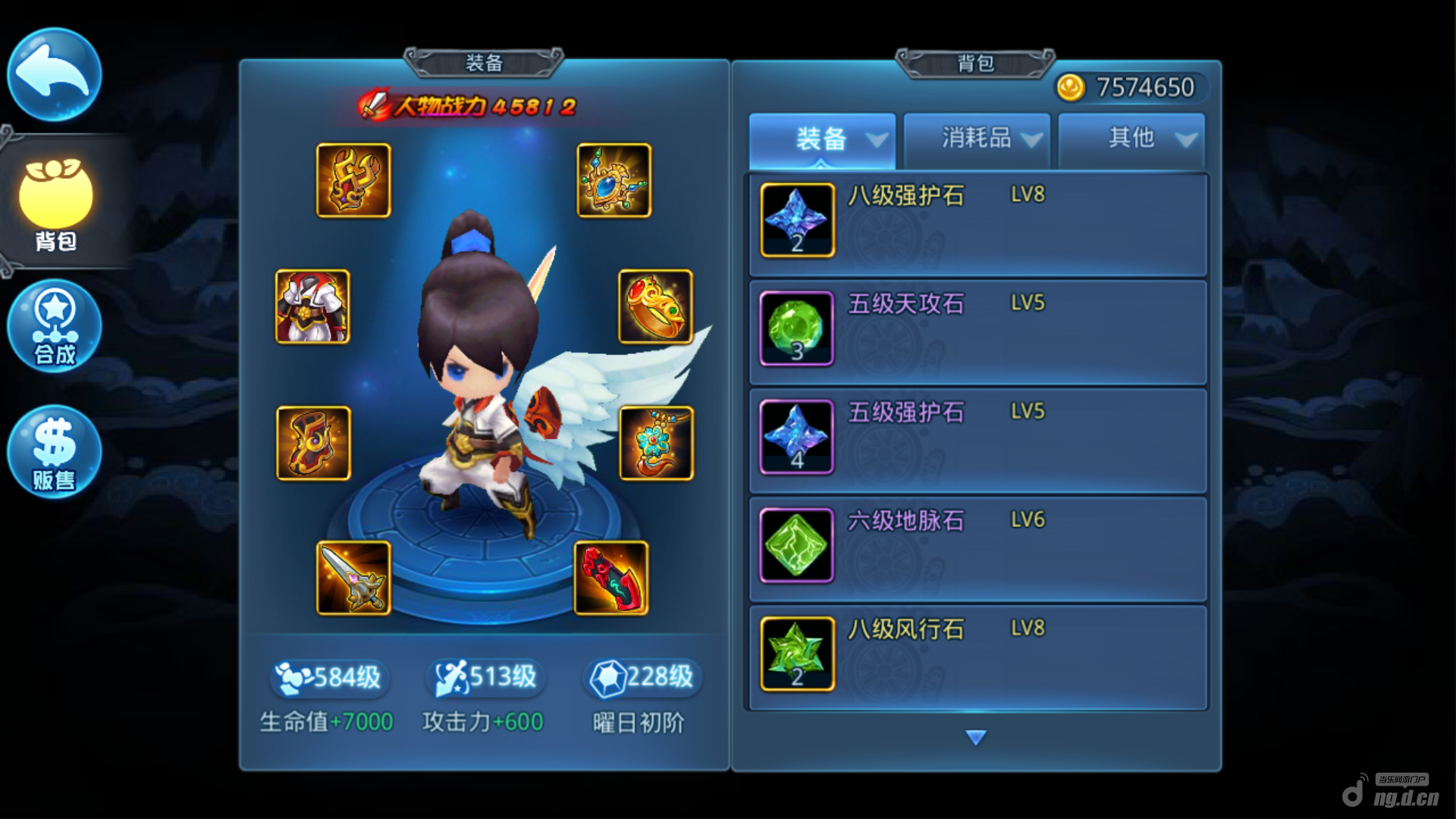Select the equipped helmet slot
This screenshot has width=1456, height=819.
point(353,180)
